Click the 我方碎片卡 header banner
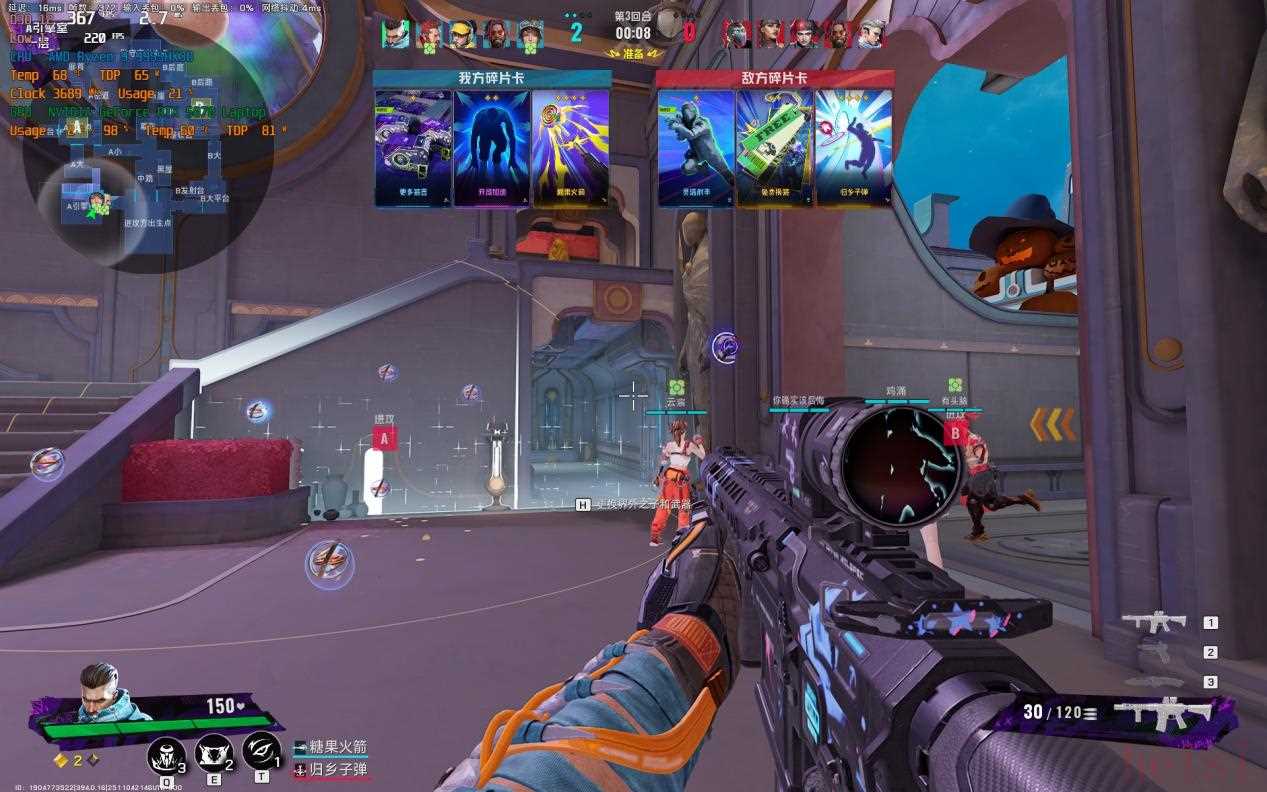 point(492,78)
